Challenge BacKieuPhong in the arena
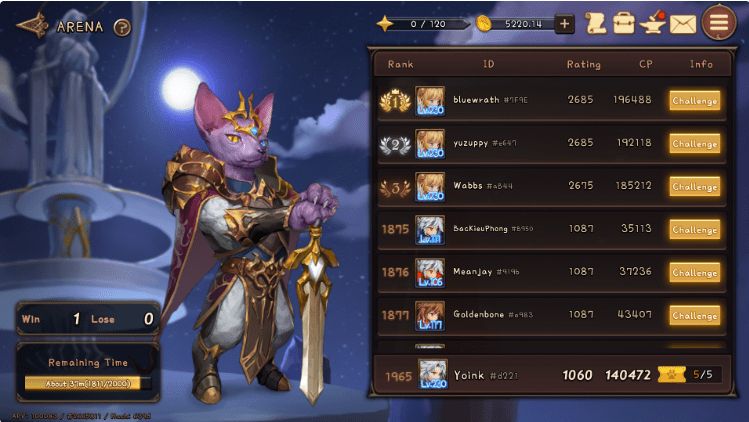749x422 pixels. coord(694,230)
